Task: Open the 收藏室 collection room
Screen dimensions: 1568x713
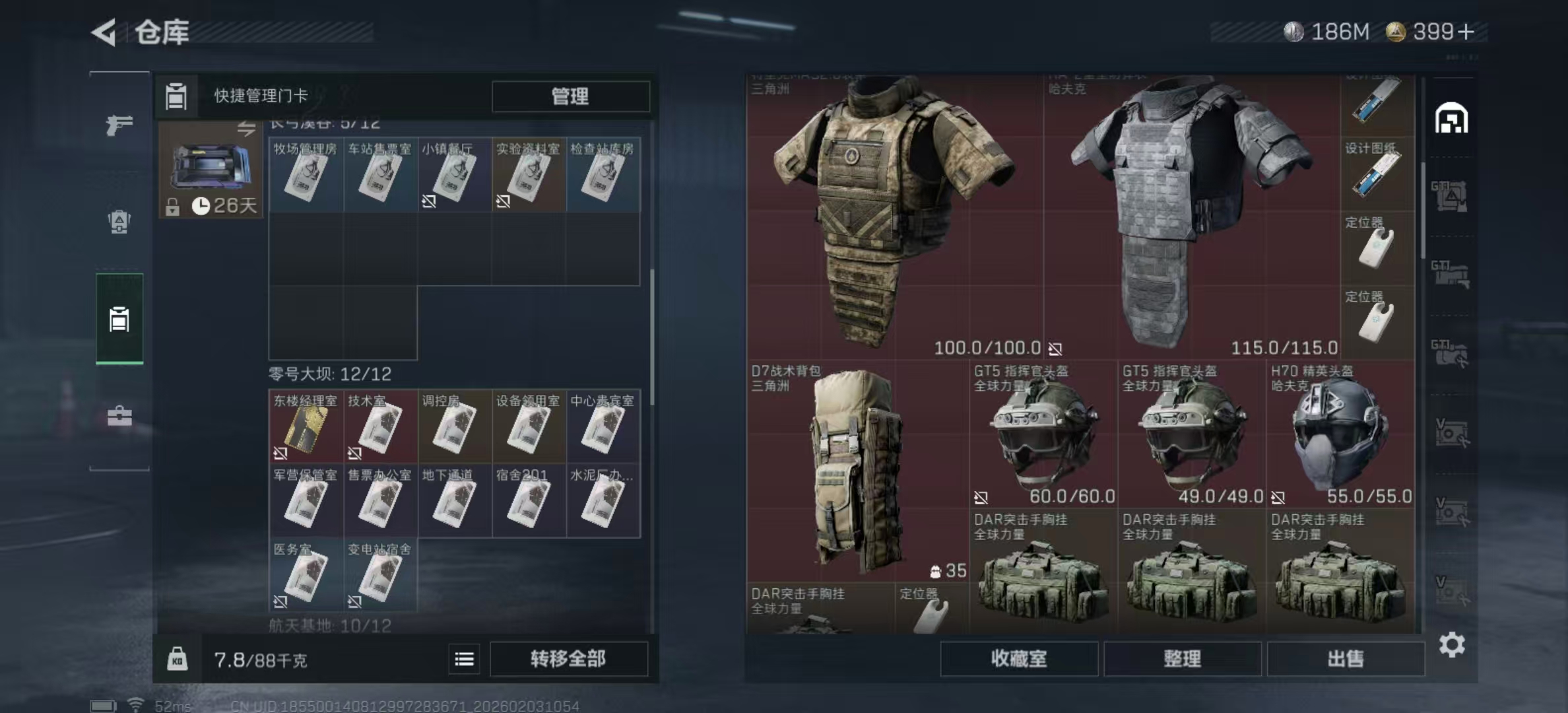Action: [x=1018, y=659]
